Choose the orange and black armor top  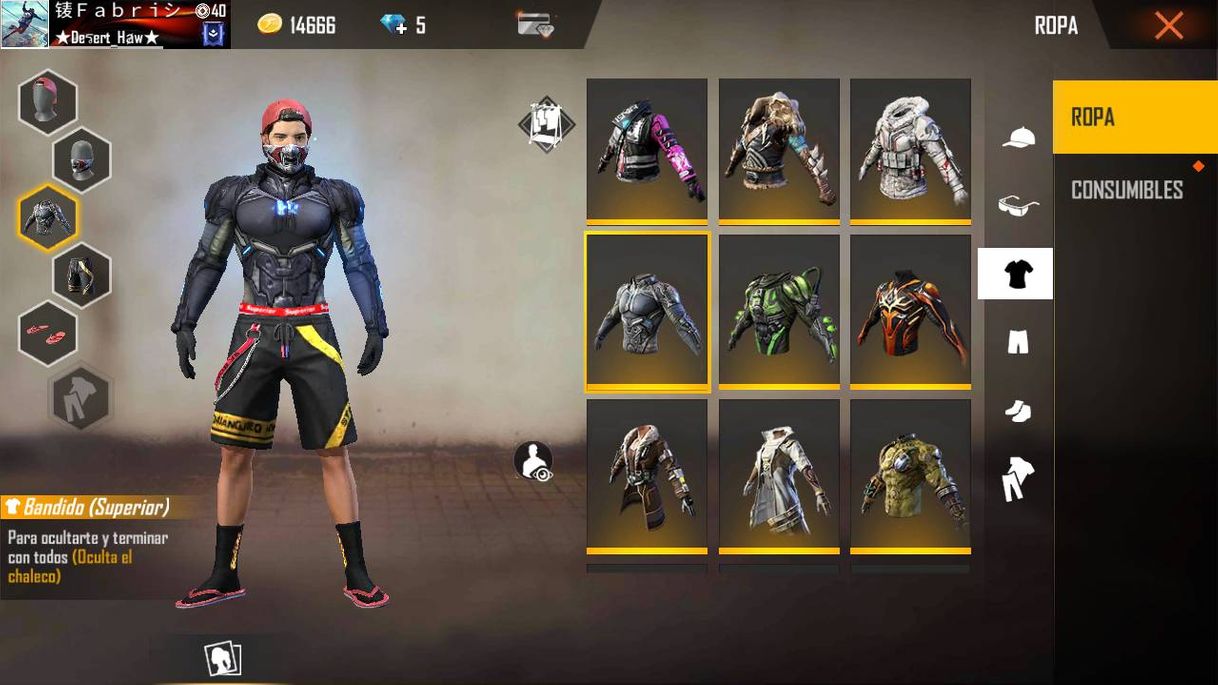coord(910,312)
